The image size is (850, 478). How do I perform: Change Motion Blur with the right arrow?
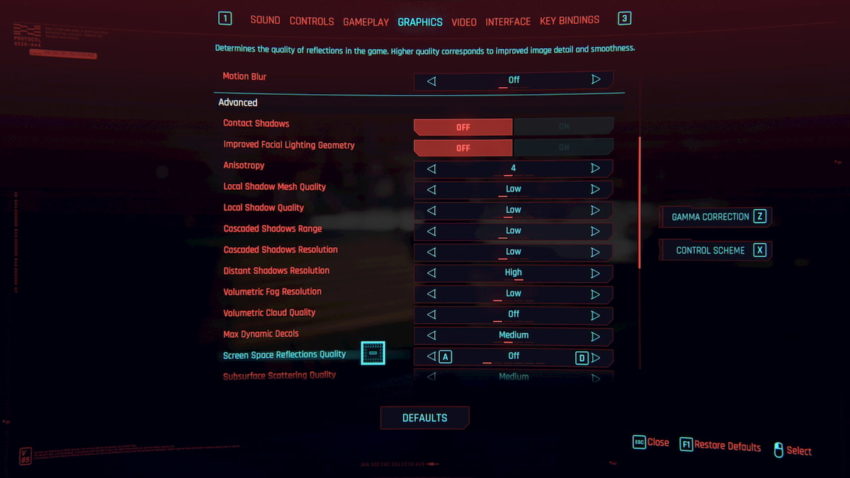pos(595,80)
